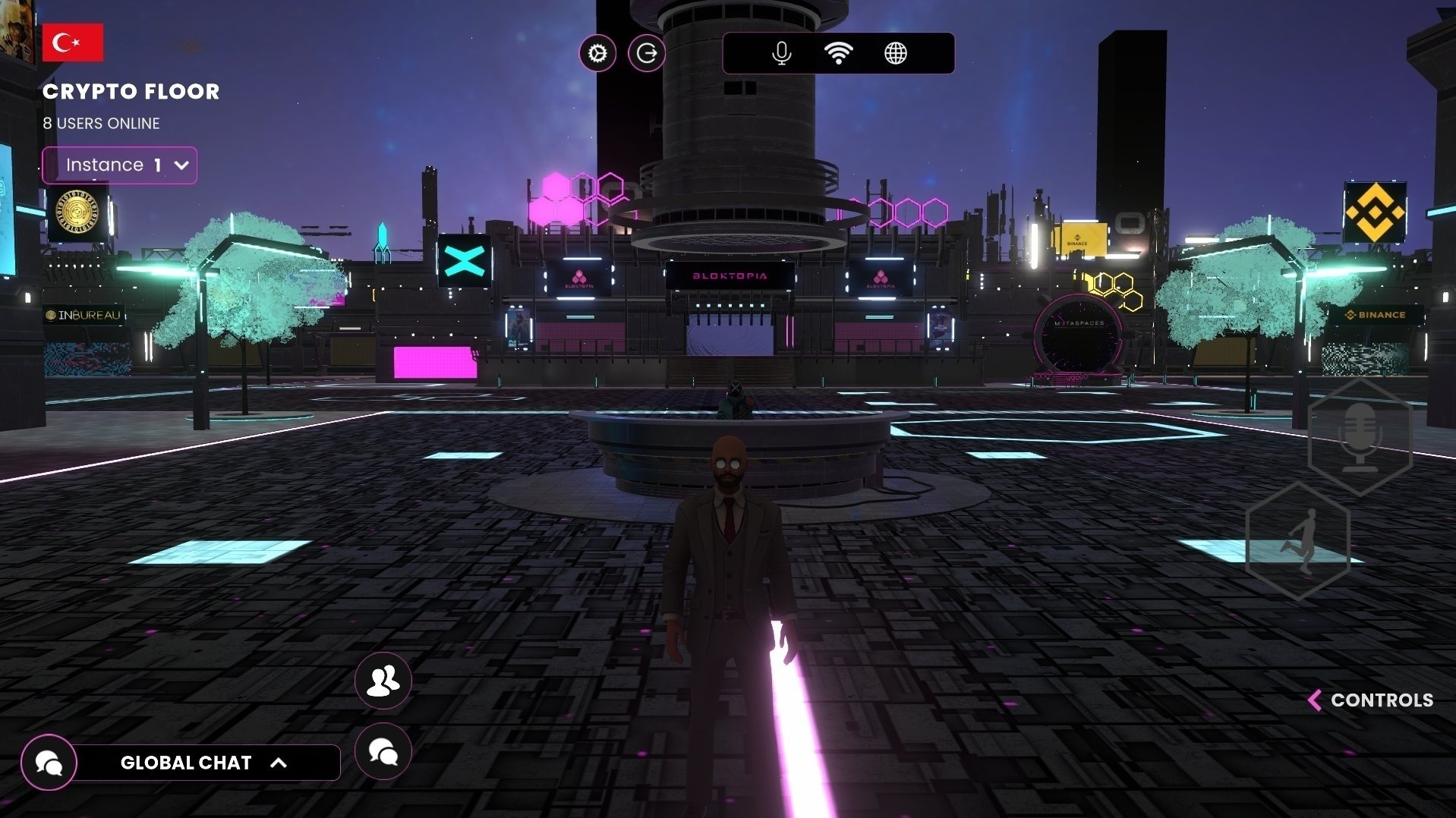Expand the Controls panel
The height and width of the screenshot is (818, 1456).
point(1372,700)
